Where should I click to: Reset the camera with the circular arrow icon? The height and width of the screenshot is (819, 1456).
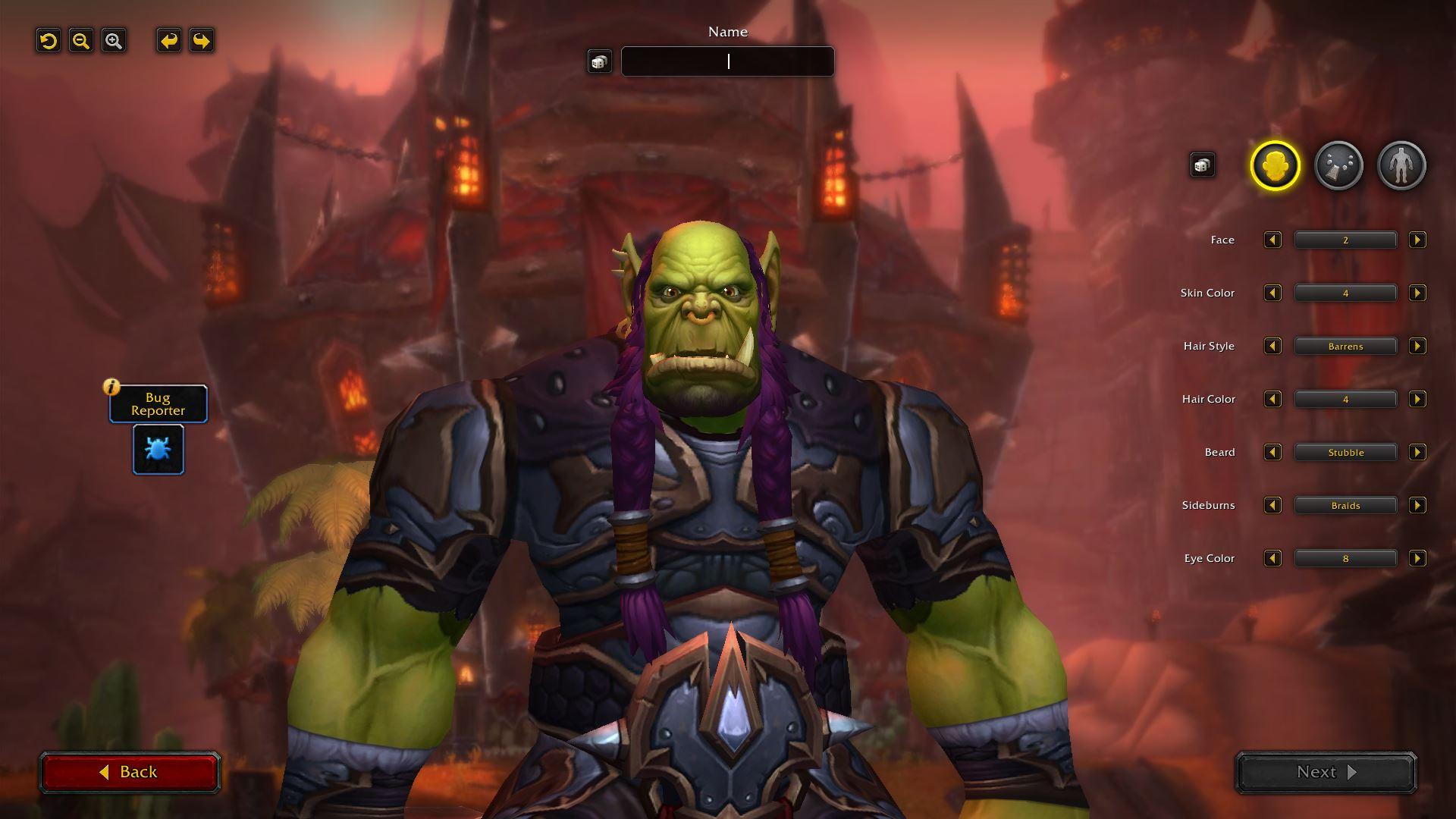[49, 41]
